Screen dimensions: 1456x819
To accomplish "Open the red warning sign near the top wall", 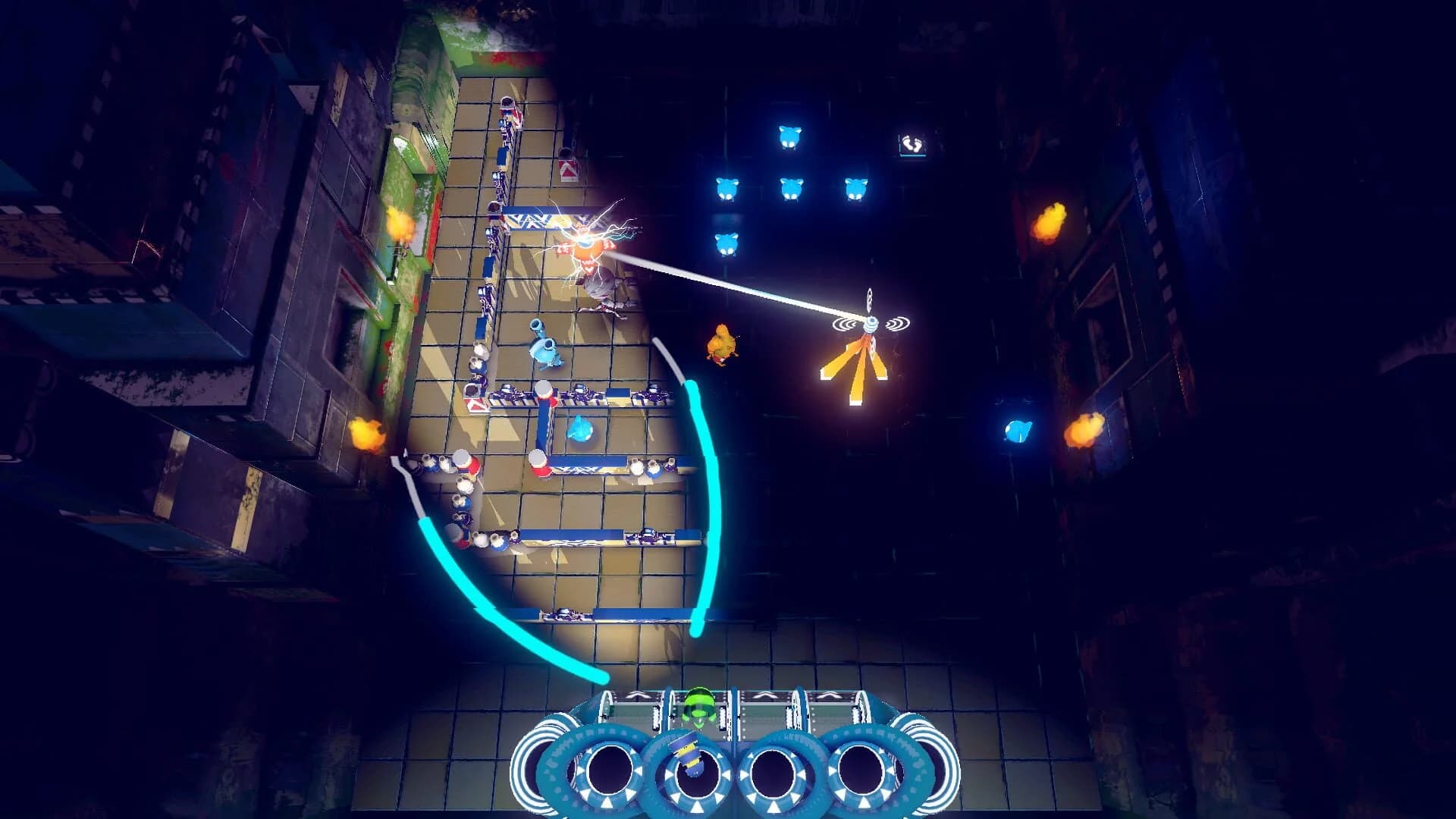I will point(569,168).
